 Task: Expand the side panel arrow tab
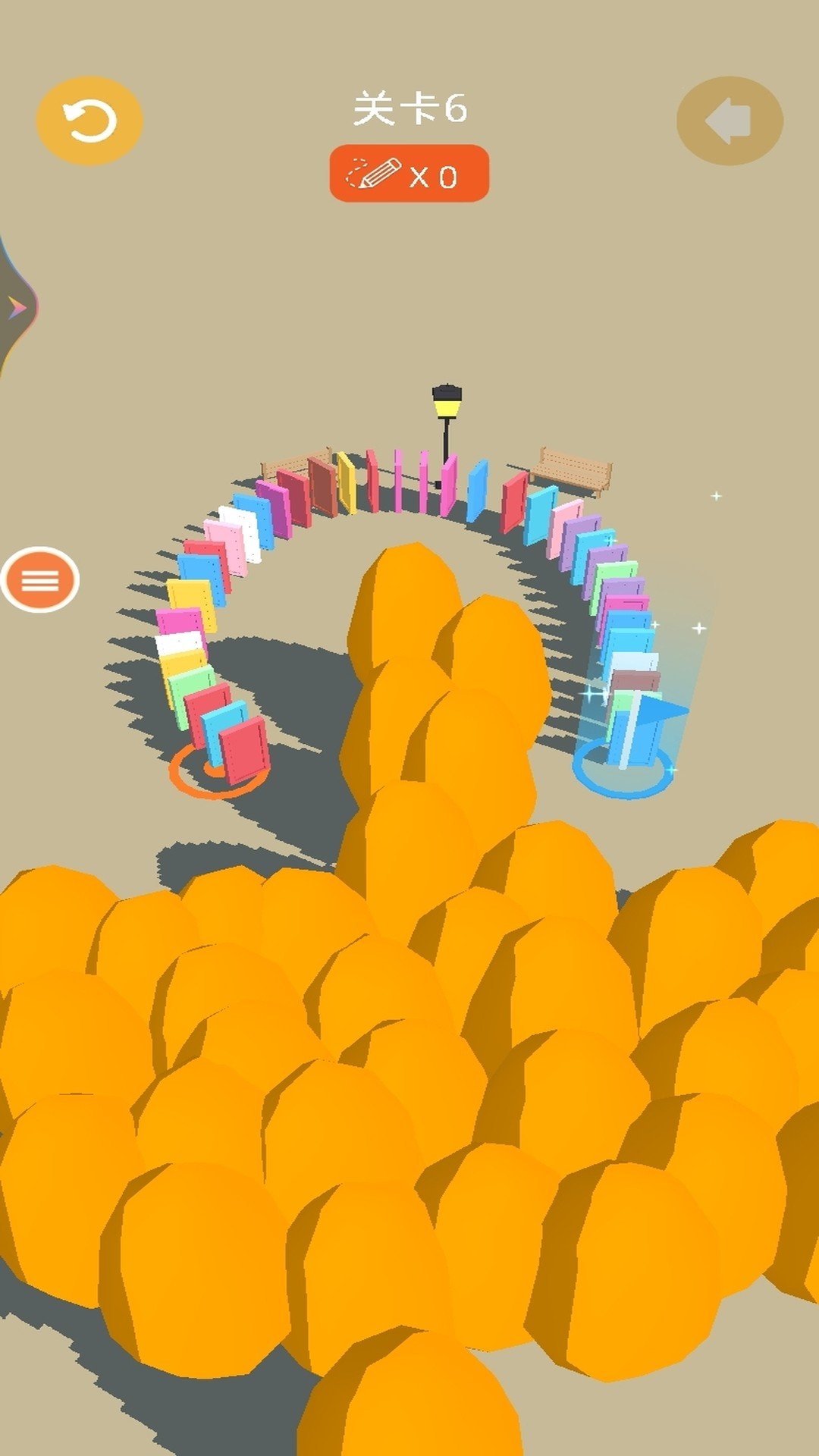pyautogui.click(x=17, y=307)
